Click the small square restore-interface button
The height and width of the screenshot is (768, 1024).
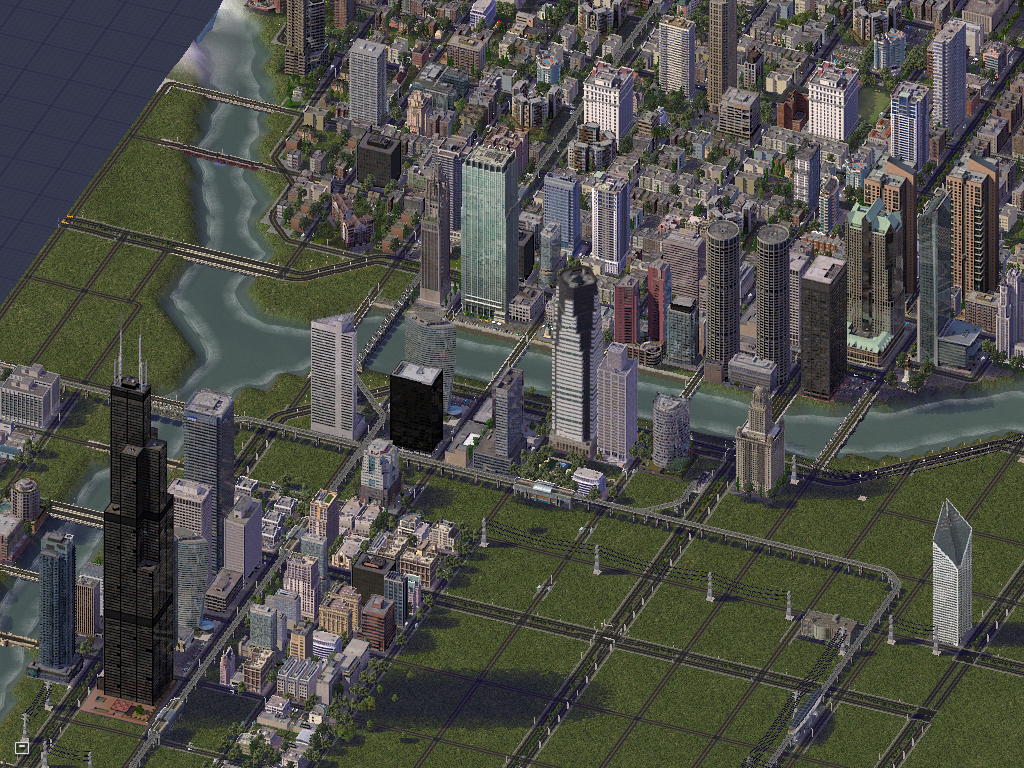point(21,746)
